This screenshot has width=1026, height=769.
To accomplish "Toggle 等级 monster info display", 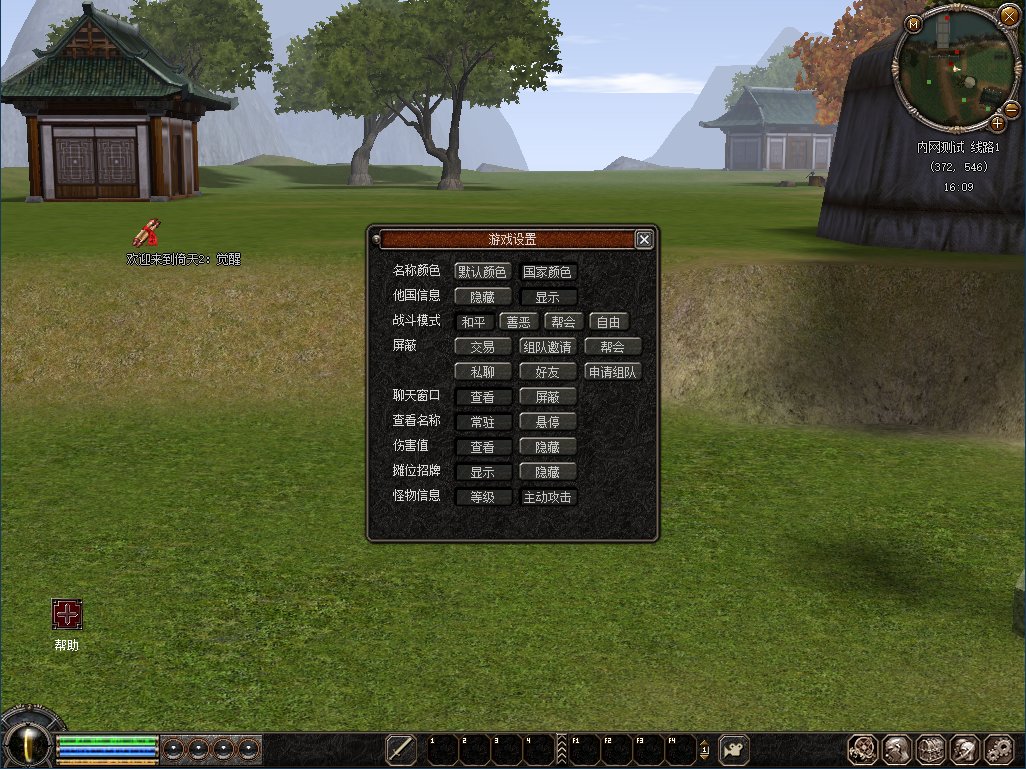I will 482,497.
